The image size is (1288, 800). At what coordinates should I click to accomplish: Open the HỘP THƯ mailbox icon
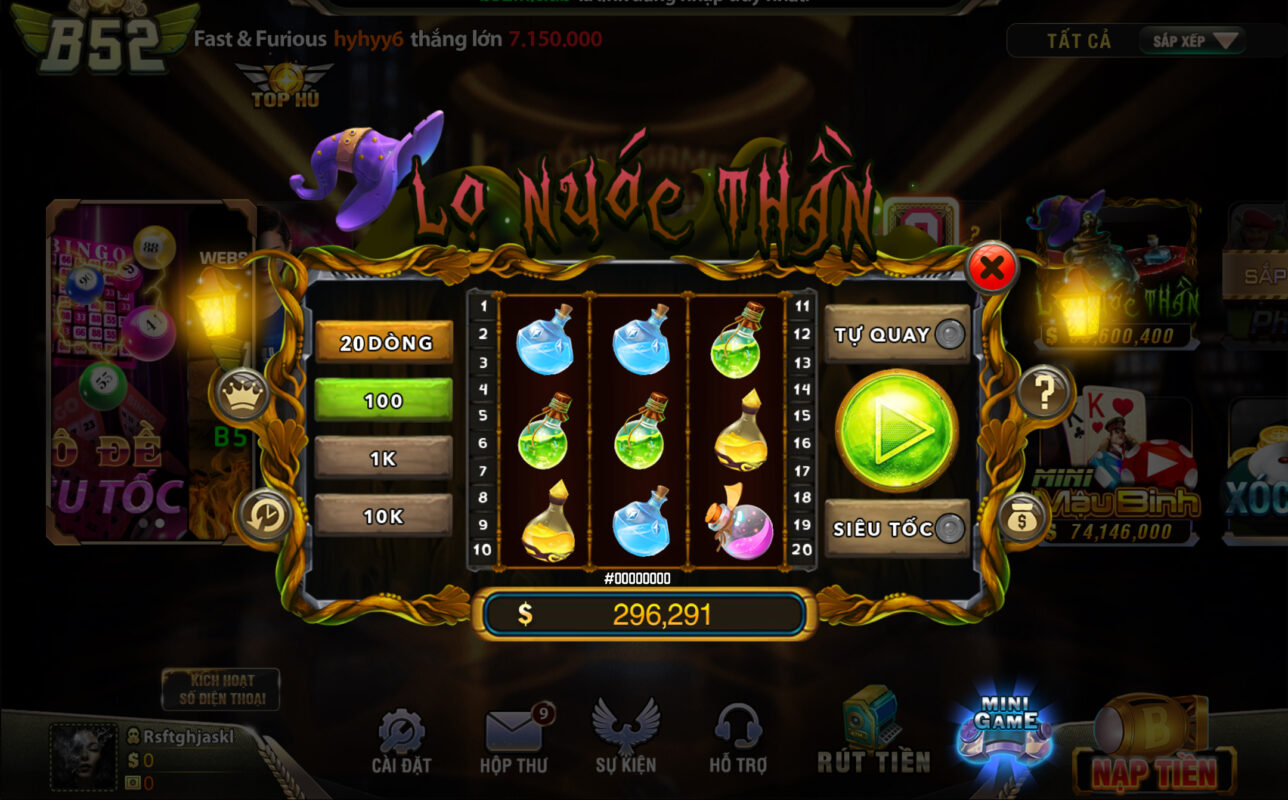(512, 728)
